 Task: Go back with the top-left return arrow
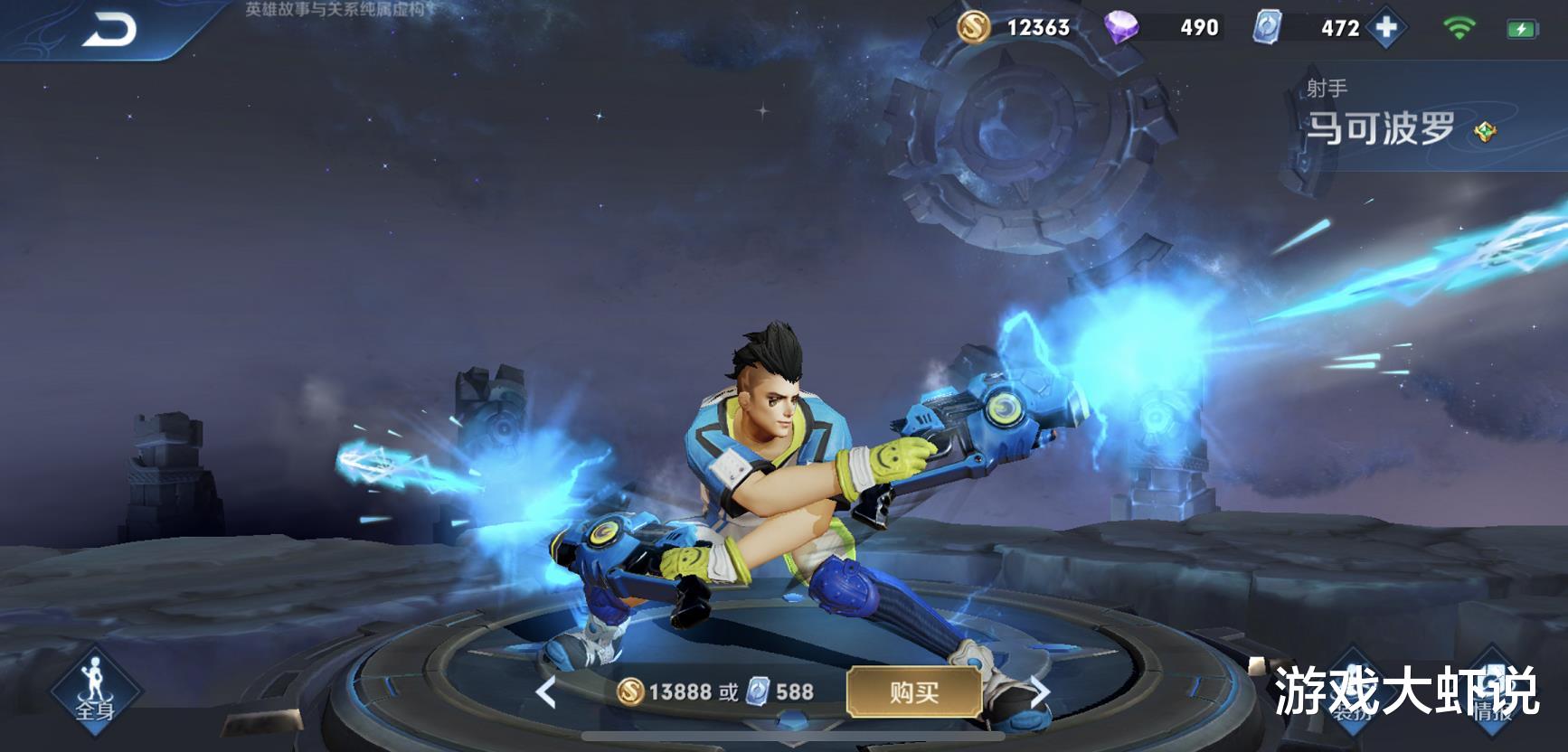(109, 29)
